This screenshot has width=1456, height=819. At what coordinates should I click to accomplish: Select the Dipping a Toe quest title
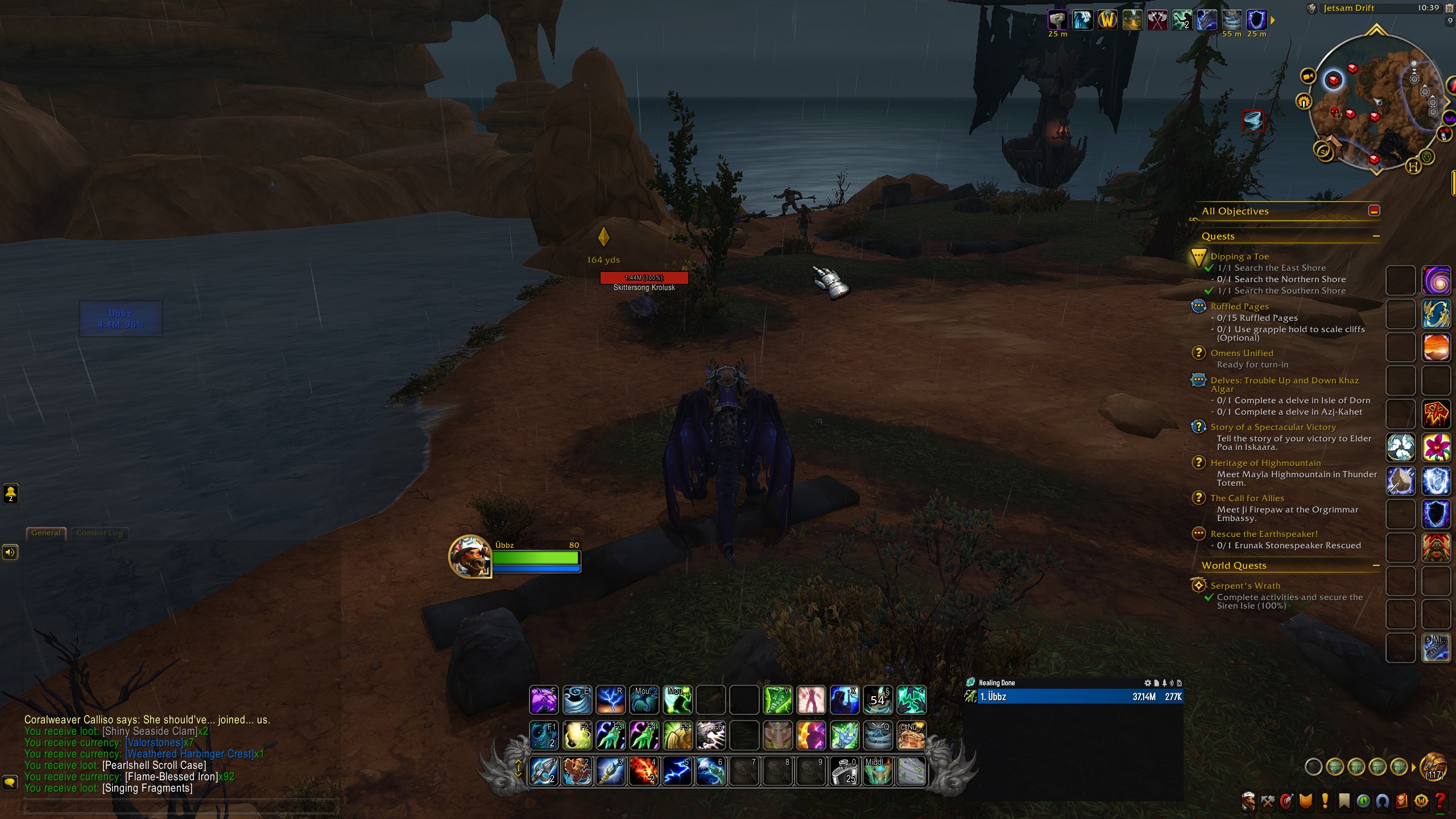(x=1239, y=257)
